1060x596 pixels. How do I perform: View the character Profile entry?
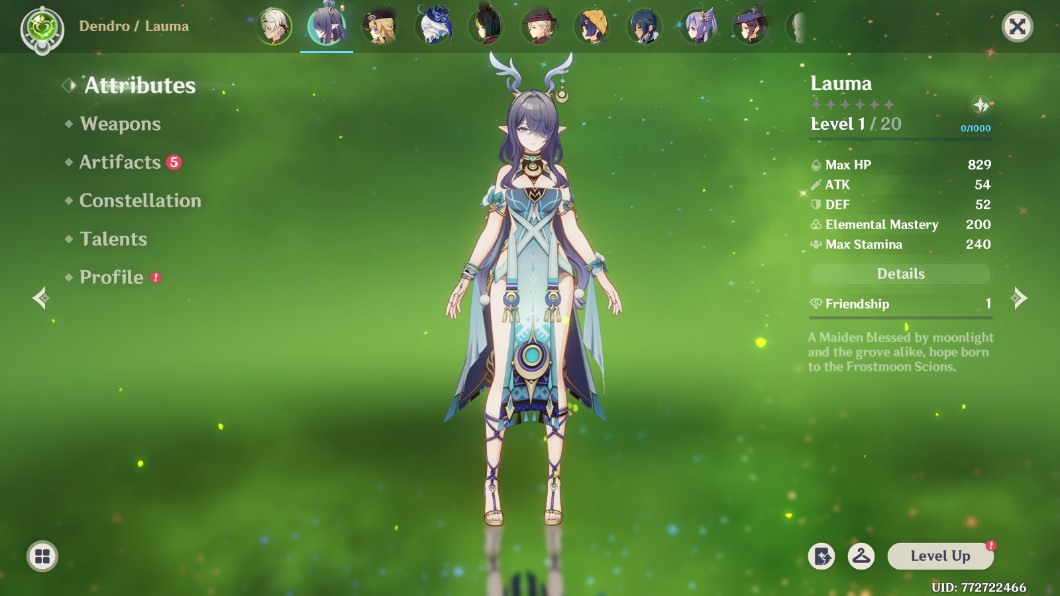(111, 277)
